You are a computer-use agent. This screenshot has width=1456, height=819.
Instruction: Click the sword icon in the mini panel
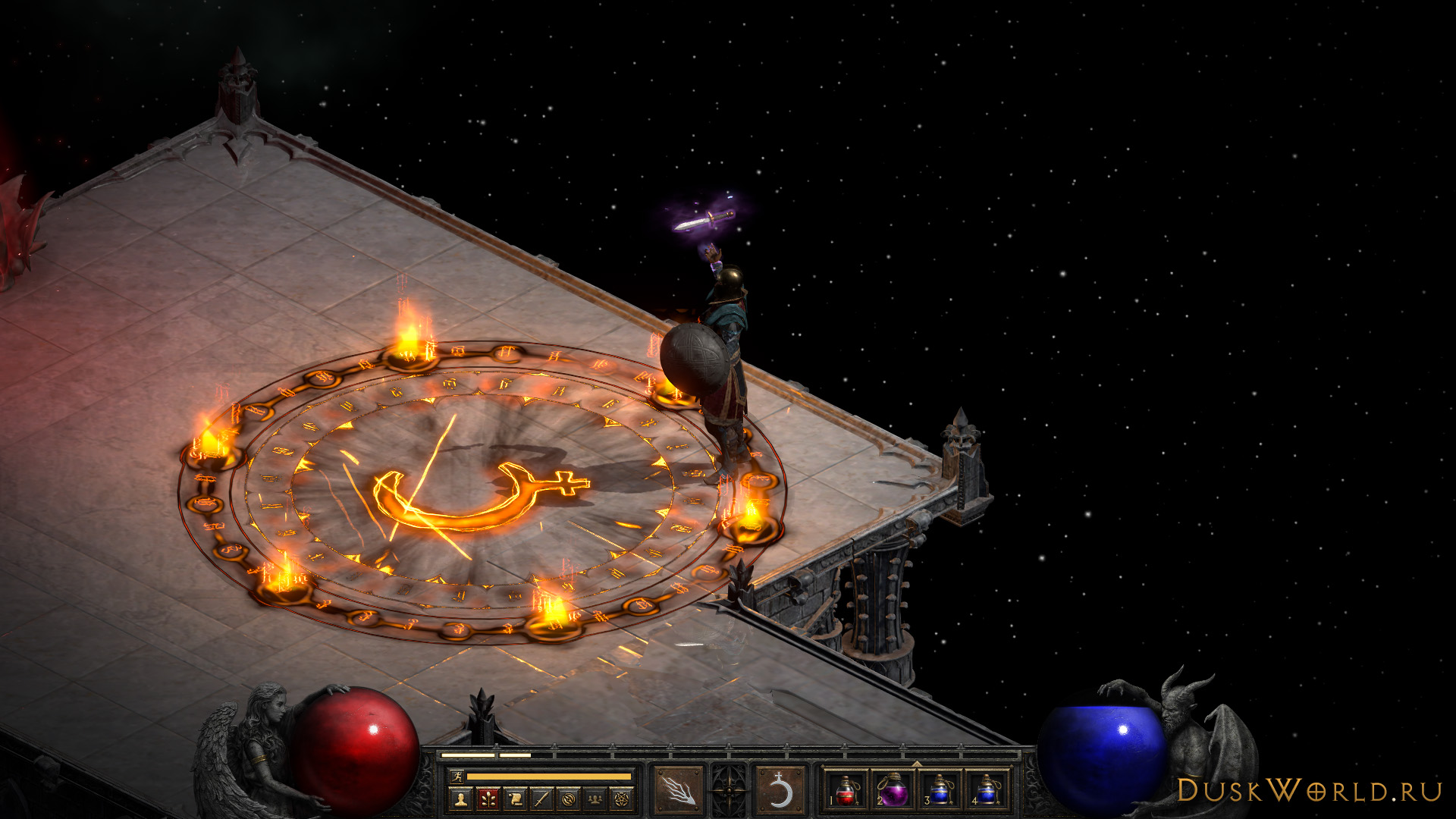(541, 799)
